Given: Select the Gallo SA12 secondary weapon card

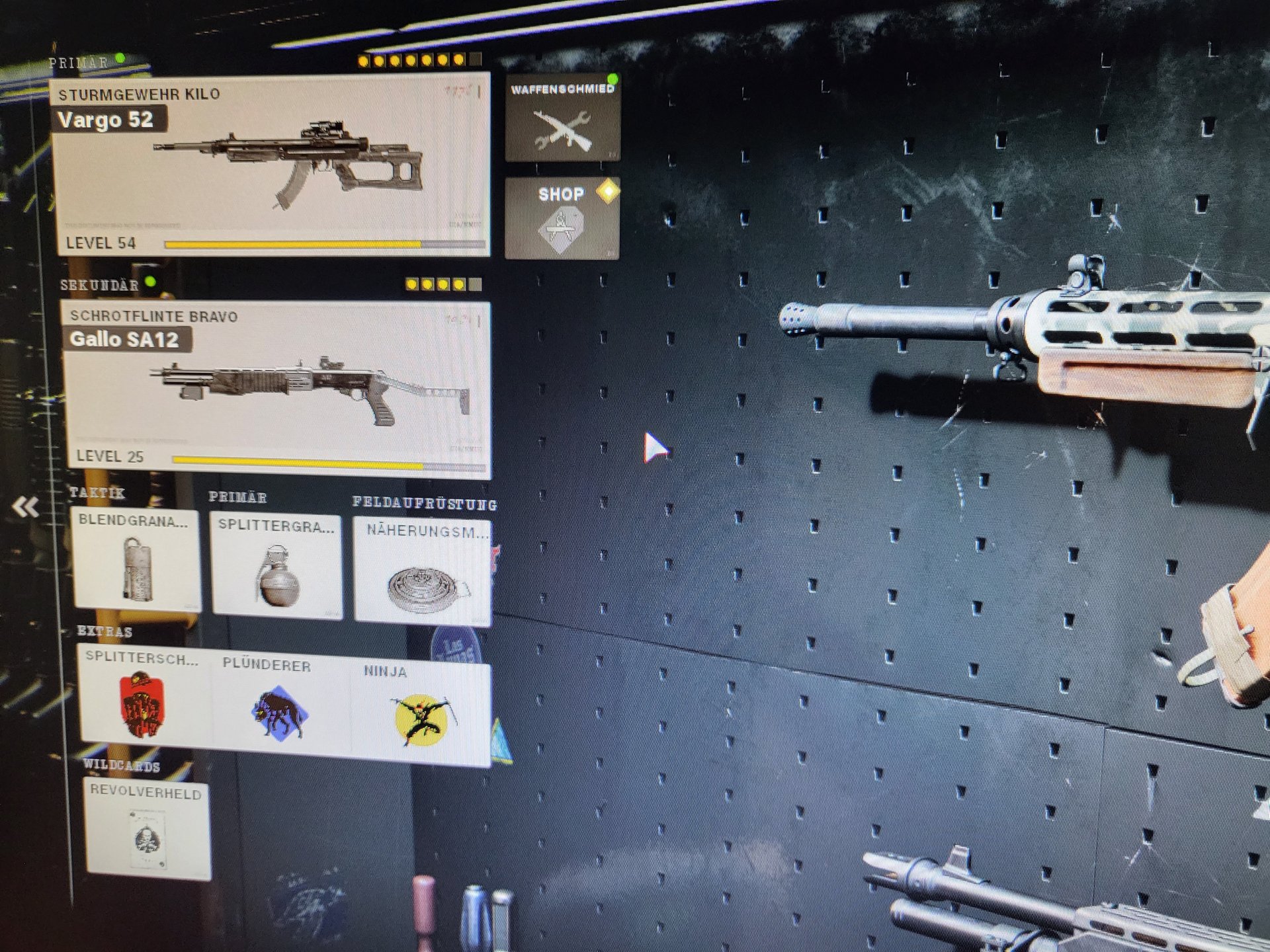Looking at the screenshot, I should click(x=278, y=389).
